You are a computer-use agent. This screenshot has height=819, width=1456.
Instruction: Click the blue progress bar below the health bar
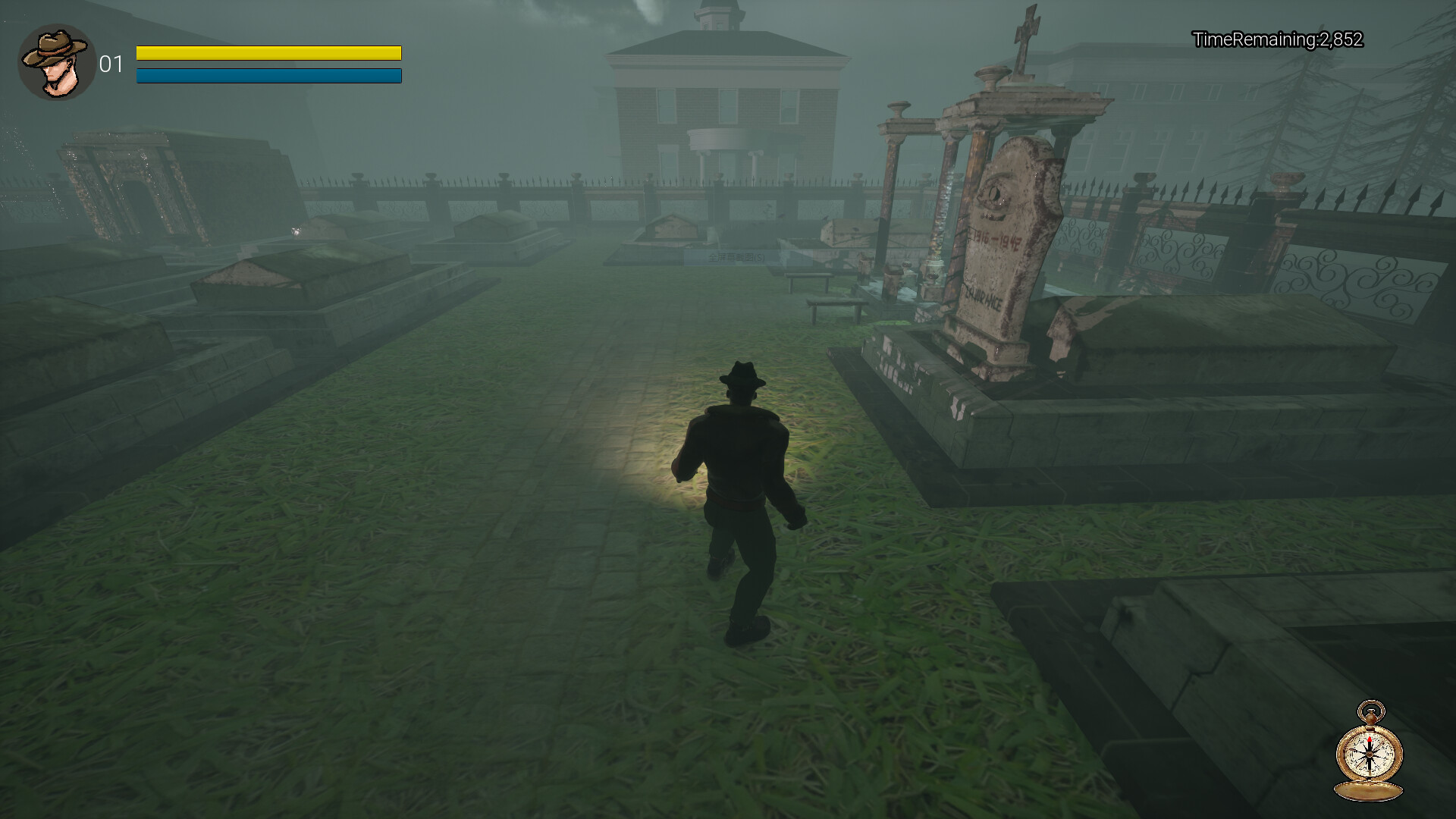pos(268,76)
